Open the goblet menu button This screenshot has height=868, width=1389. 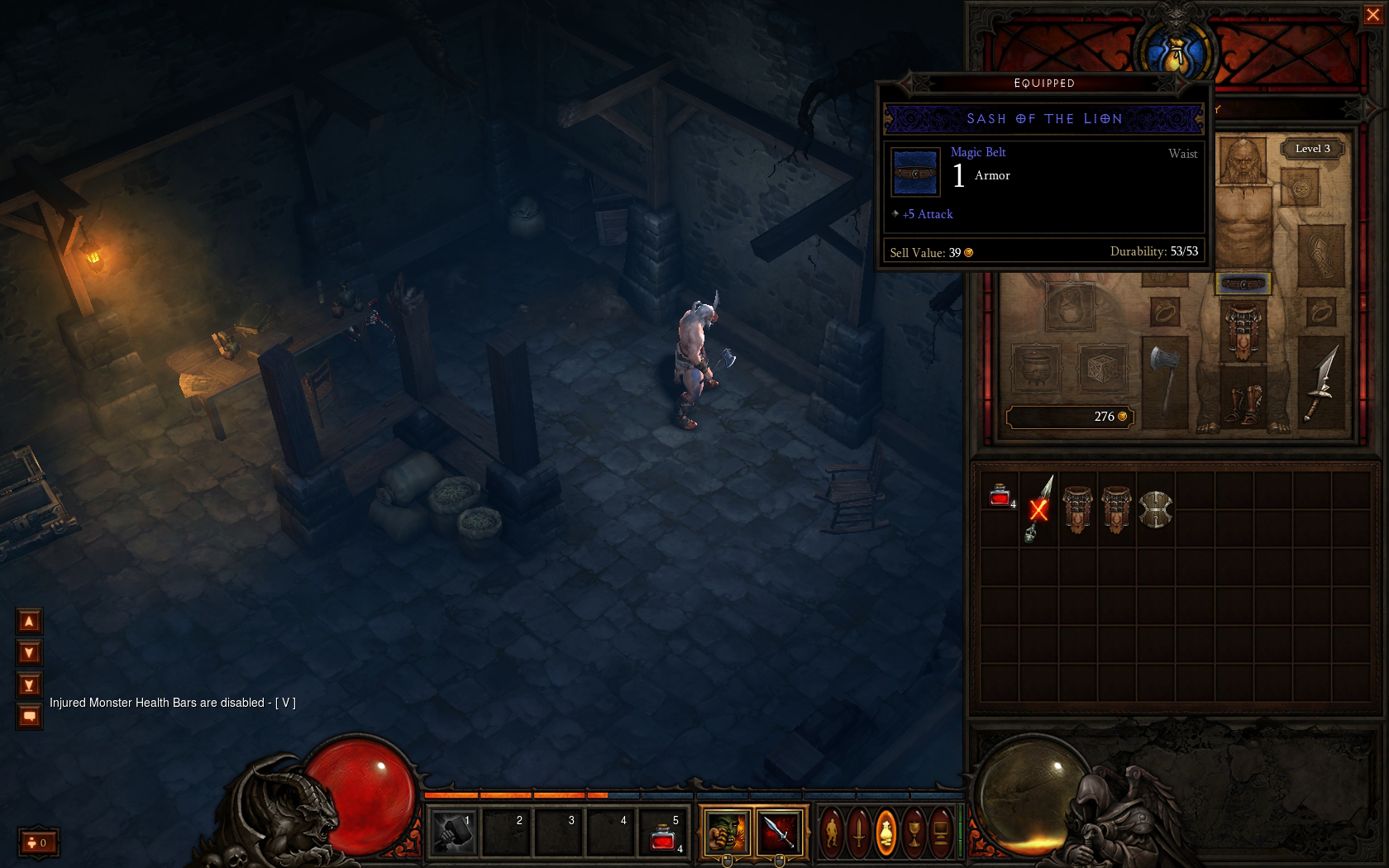pos(914,832)
